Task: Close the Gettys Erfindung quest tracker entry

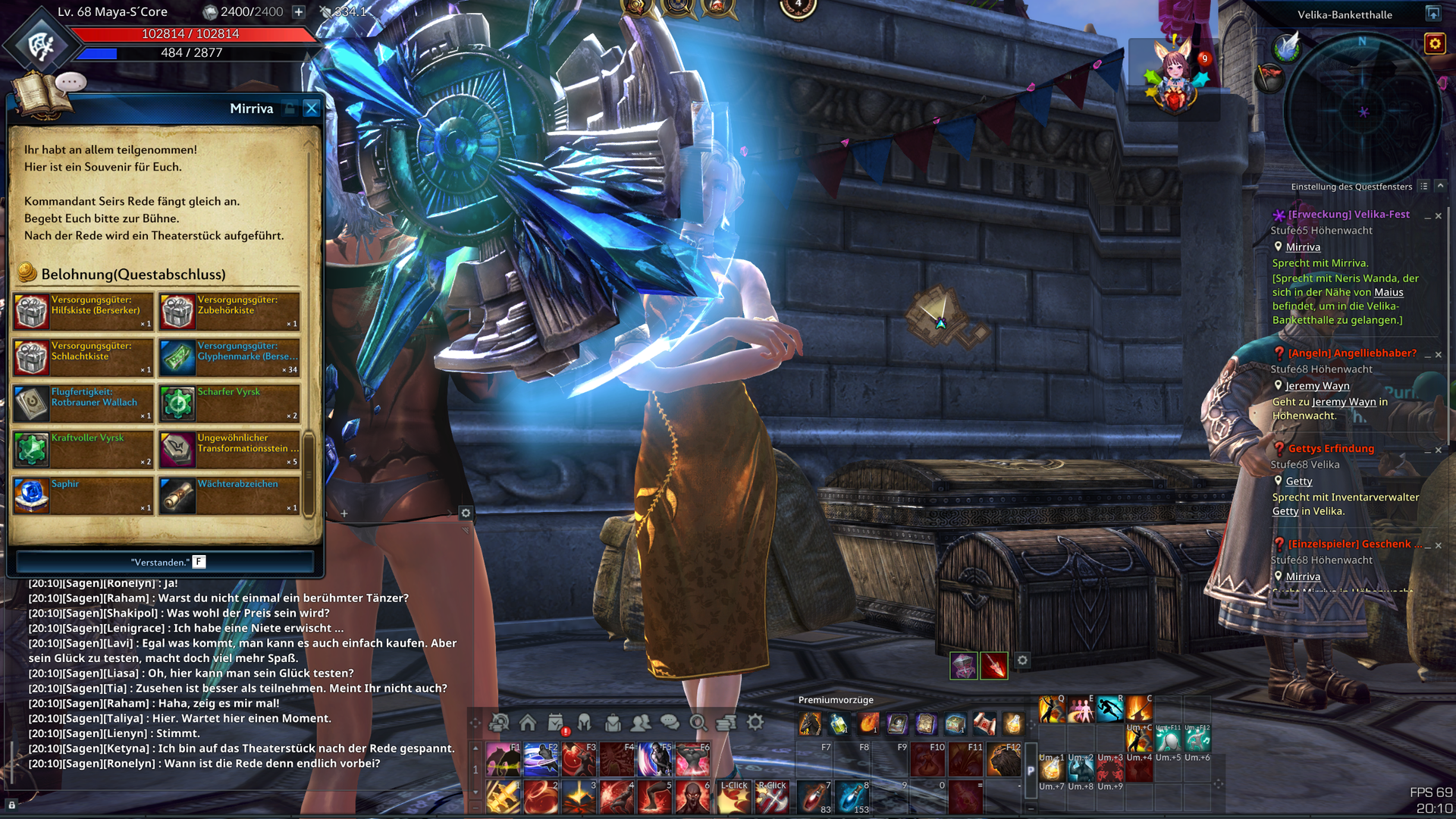Action: 1439,450
